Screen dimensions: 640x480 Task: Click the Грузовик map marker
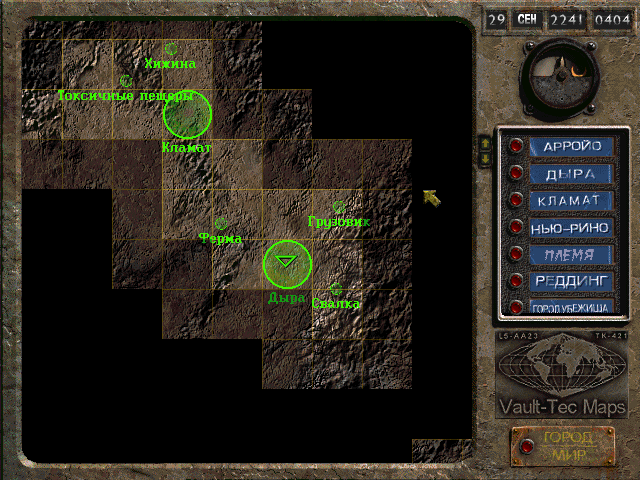pos(339,207)
